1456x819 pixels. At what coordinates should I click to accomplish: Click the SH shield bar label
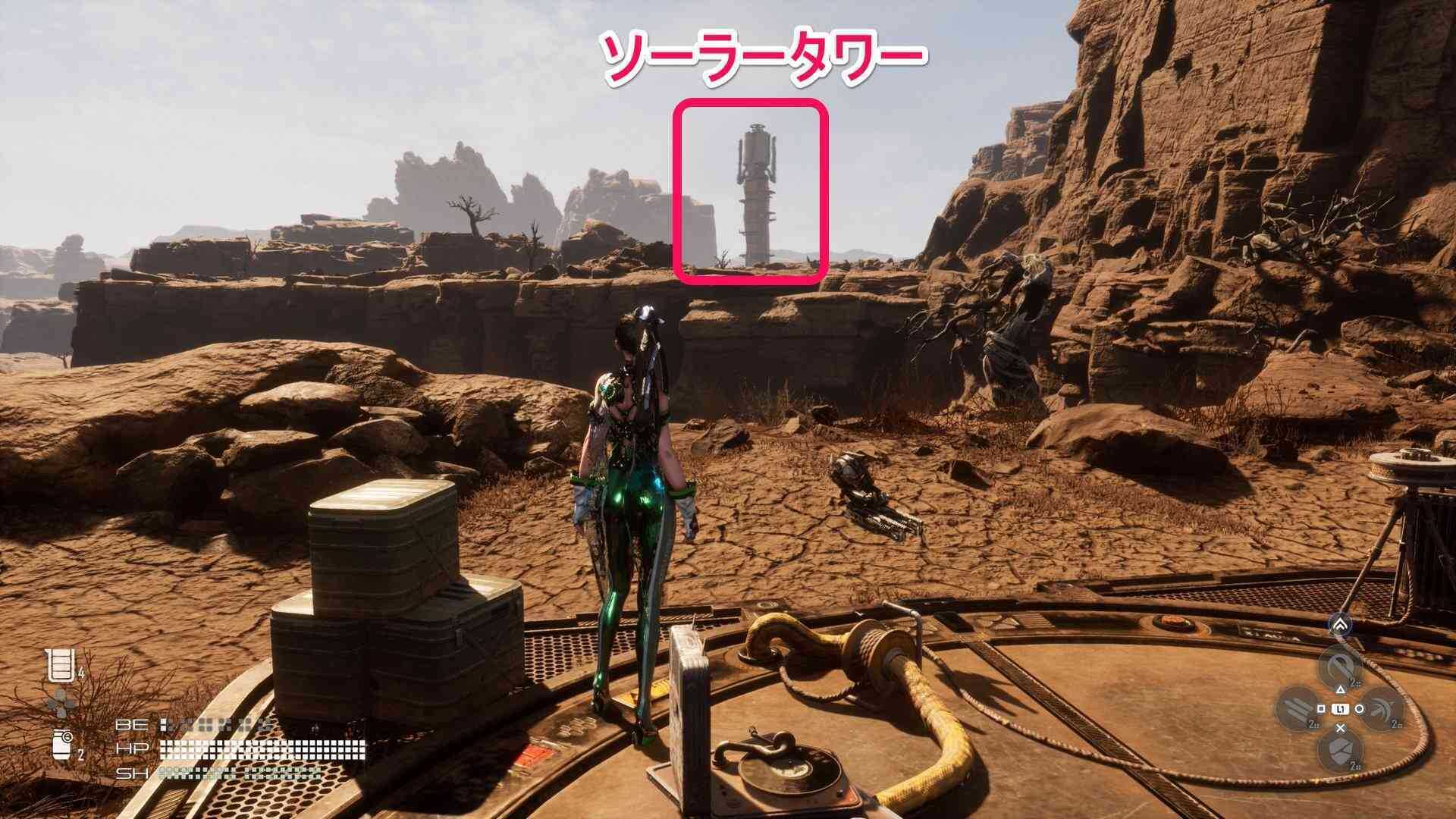[133, 773]
